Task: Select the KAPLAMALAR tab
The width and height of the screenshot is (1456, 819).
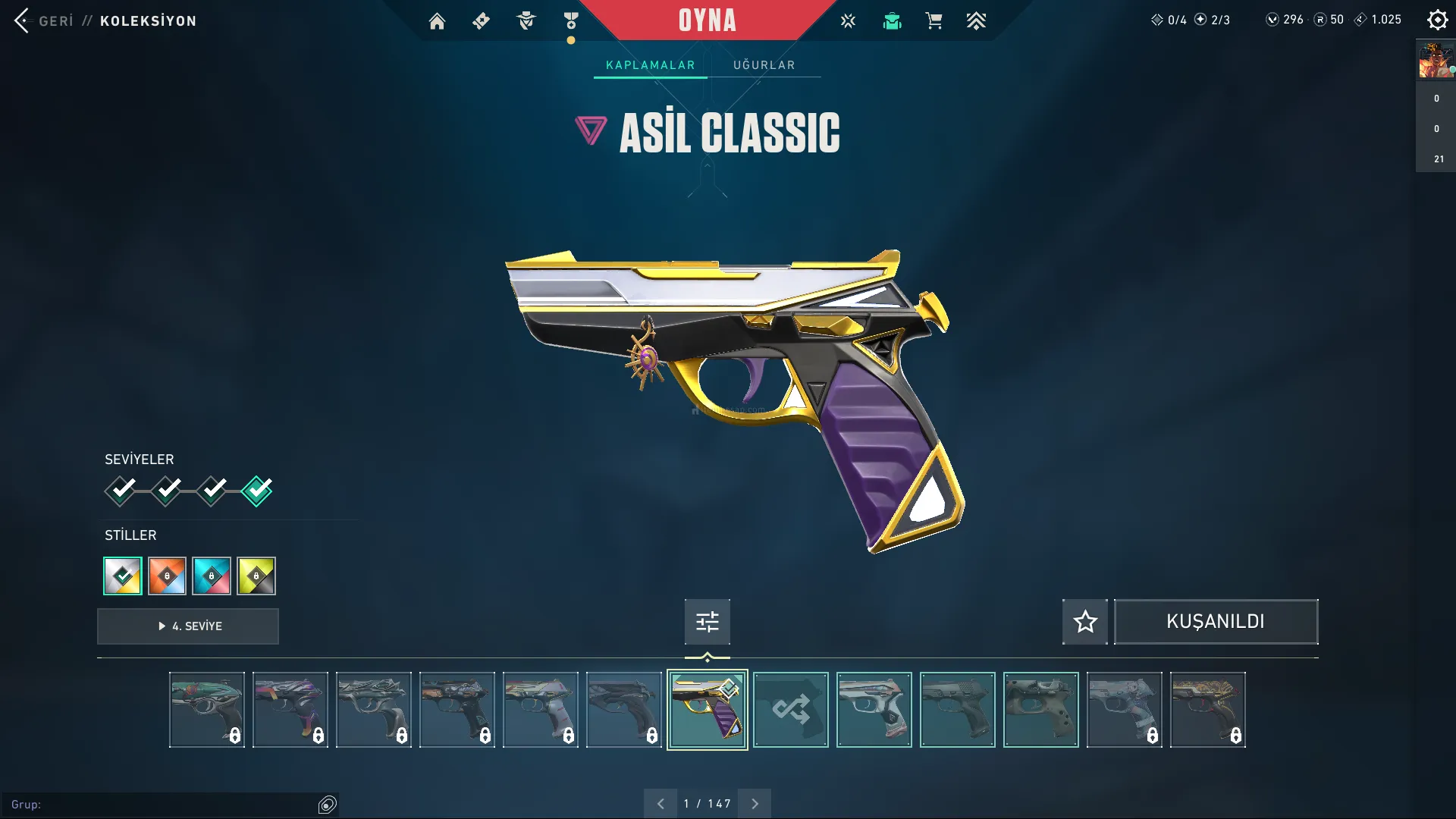Action: [x=650, y=65]
